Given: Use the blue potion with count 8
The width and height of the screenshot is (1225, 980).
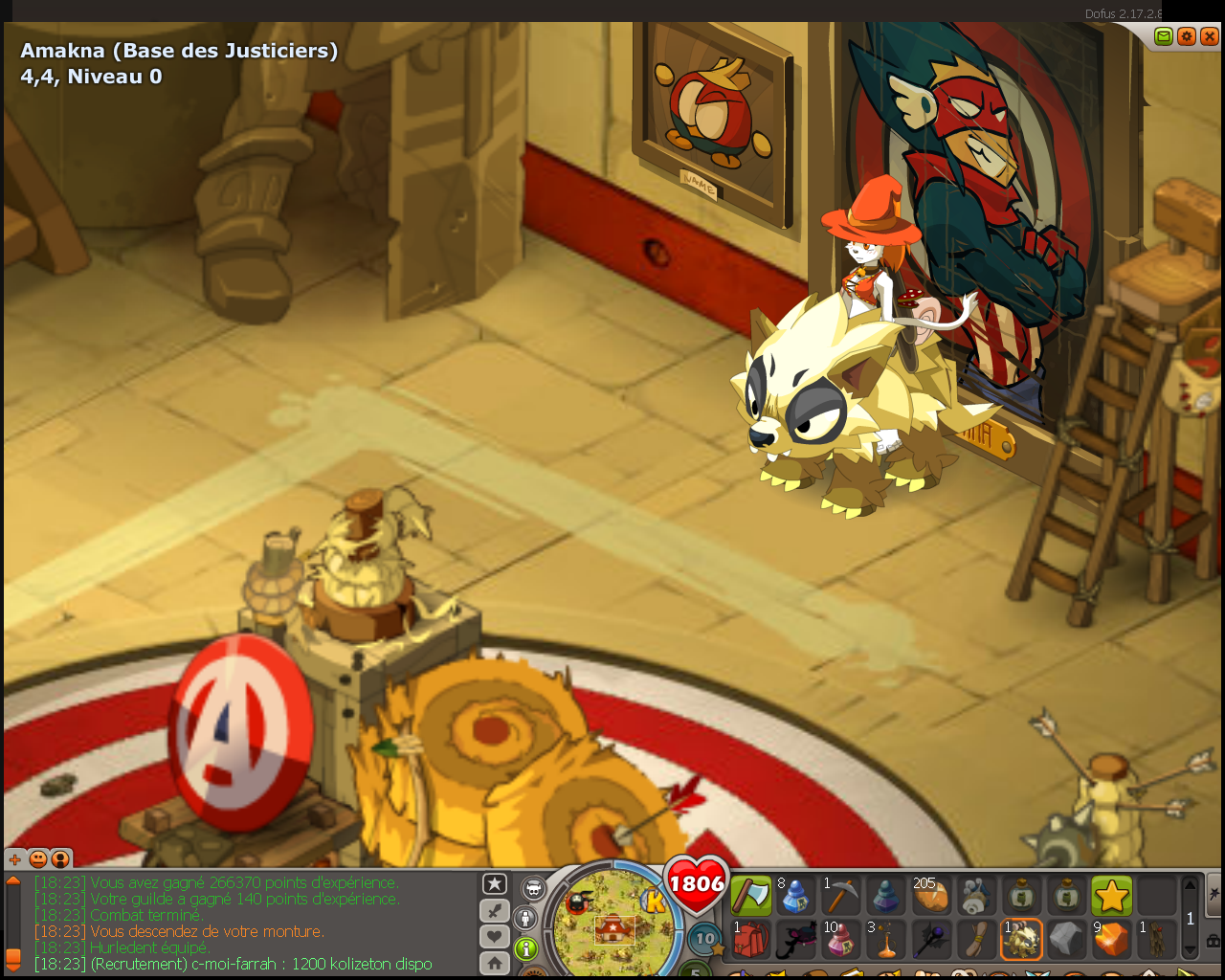Looking at the screenshot, I should click(x=795, y=897).
